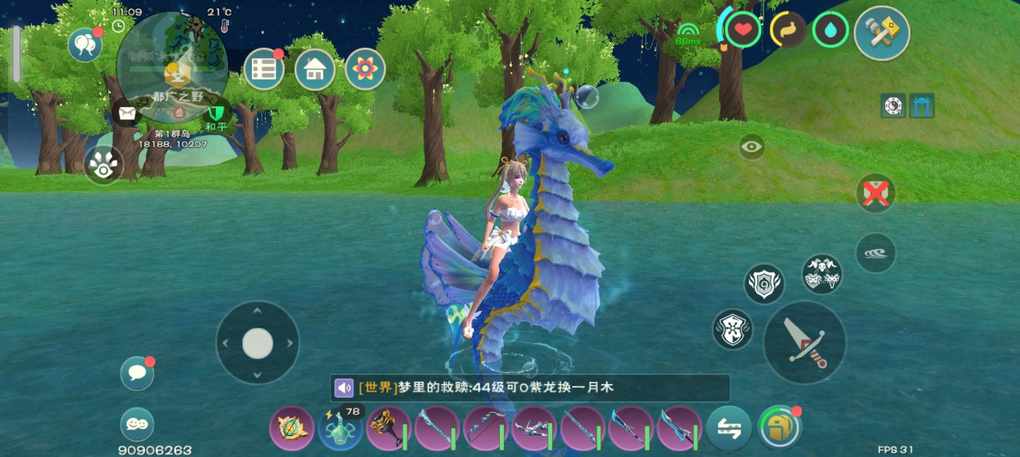Attack with the sword button
1020x457 pixels.
805,342
